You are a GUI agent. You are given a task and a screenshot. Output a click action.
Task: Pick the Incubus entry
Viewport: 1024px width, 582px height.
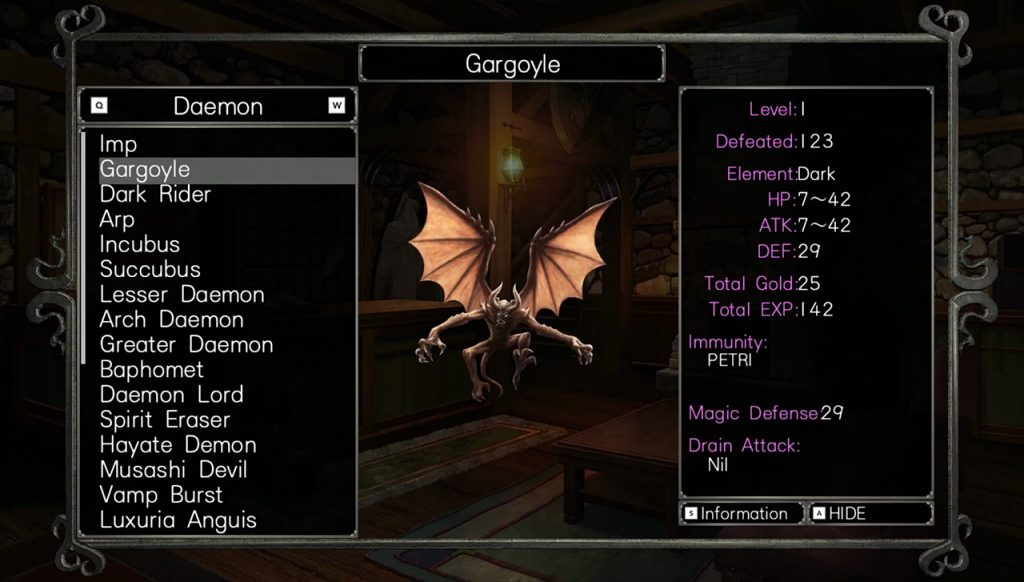coord(140,245)
